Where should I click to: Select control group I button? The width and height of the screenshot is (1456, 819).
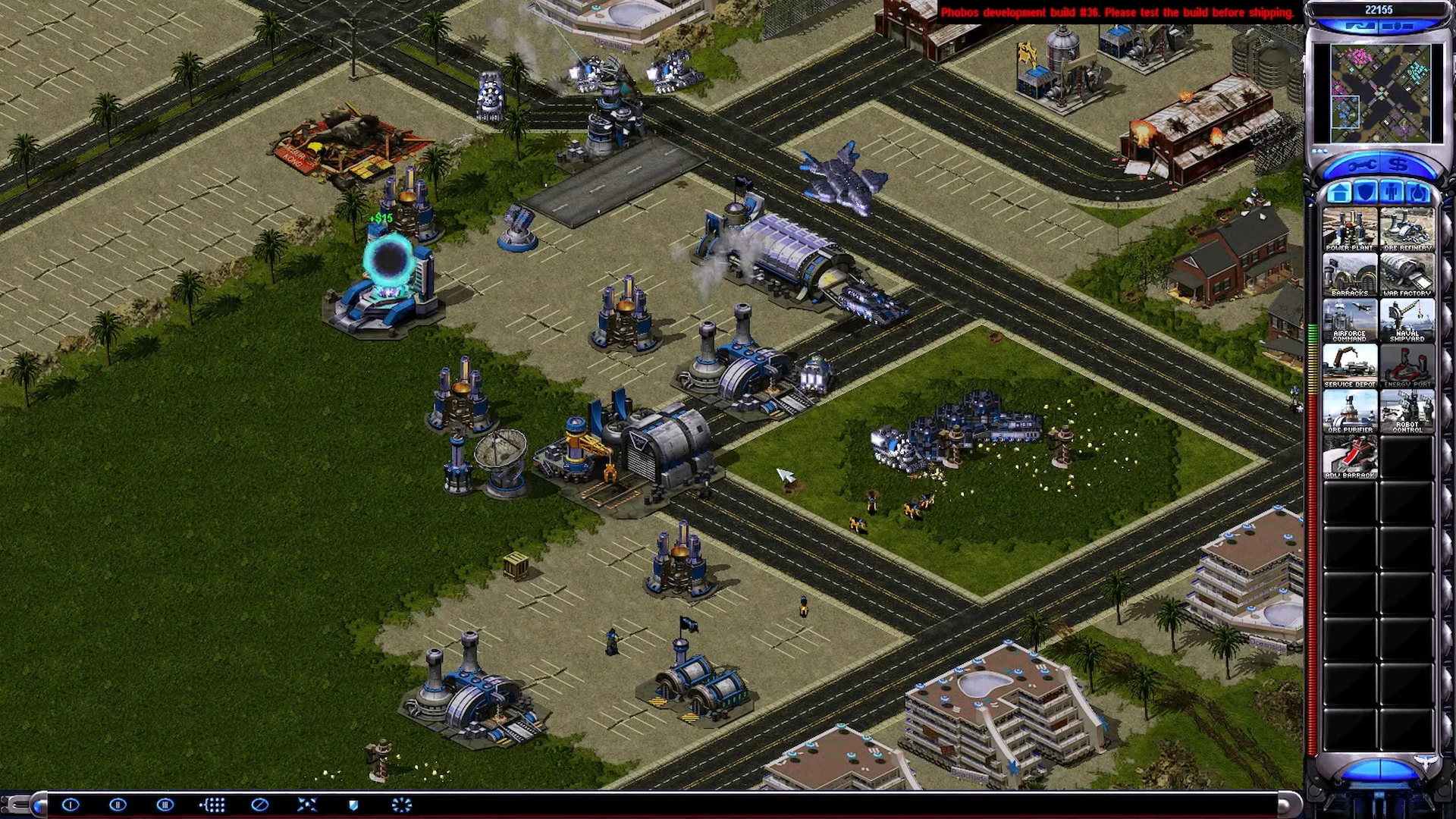coord(71,805)
